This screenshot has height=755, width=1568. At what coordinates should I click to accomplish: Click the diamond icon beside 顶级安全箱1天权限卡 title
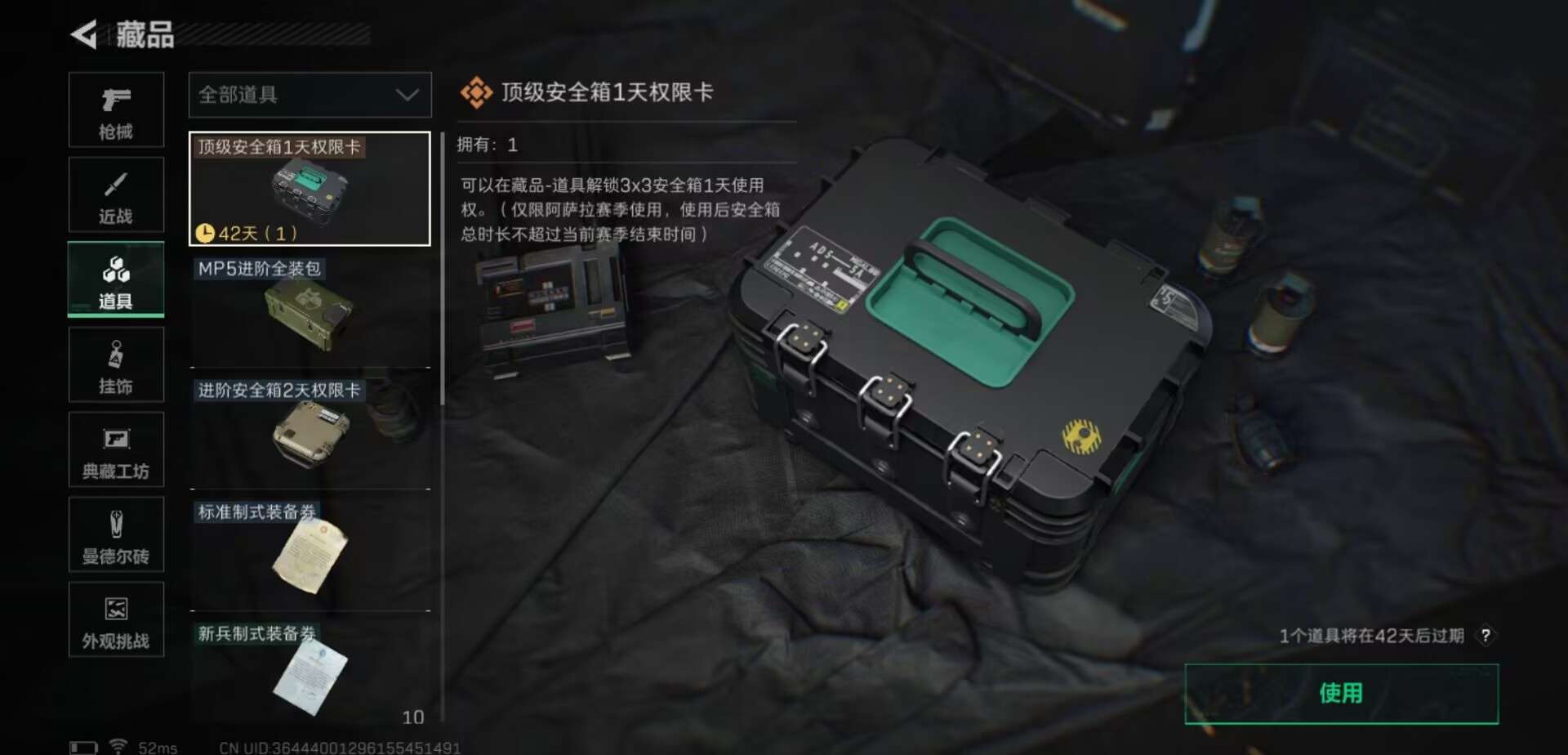[478, 92]
